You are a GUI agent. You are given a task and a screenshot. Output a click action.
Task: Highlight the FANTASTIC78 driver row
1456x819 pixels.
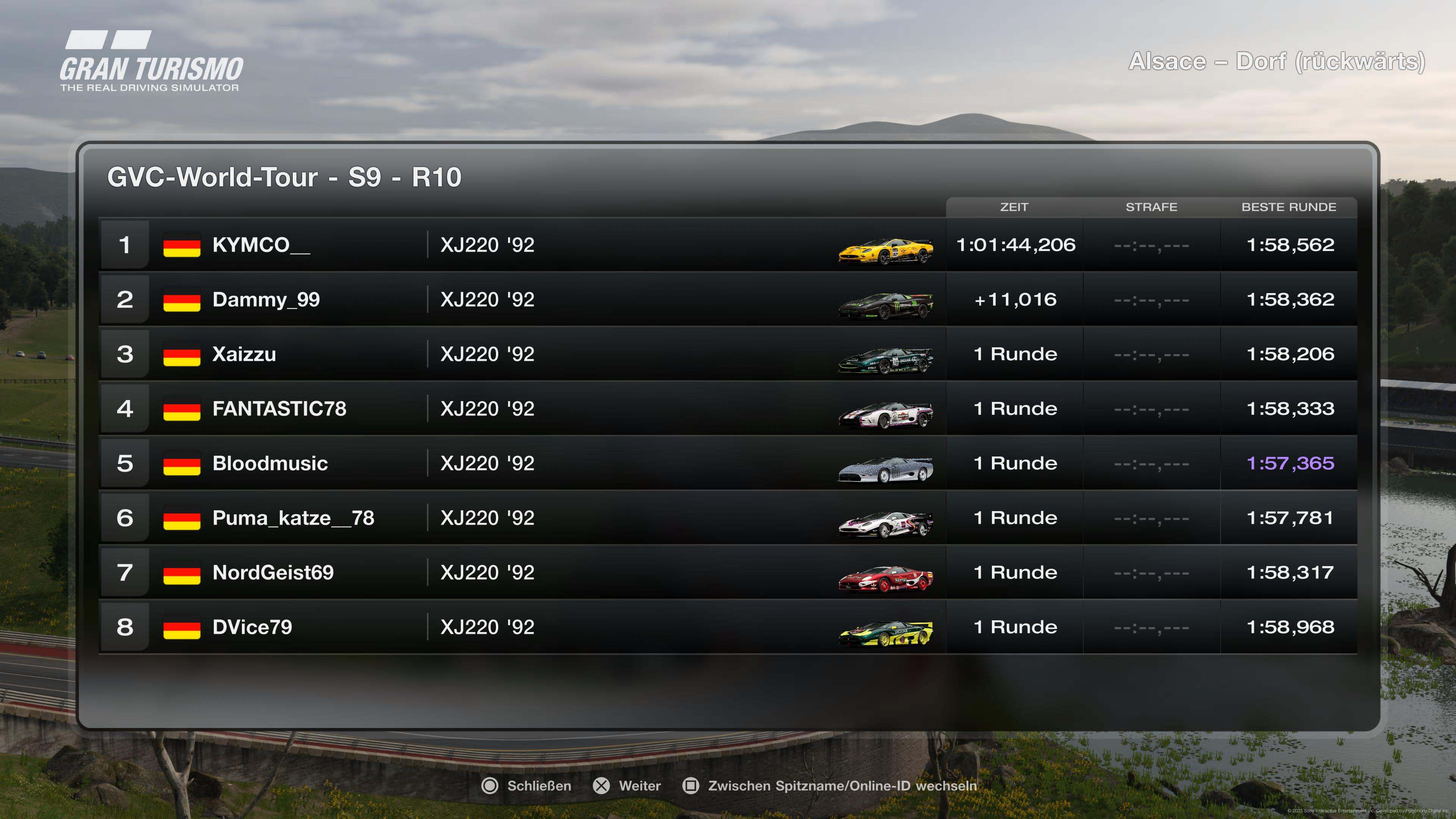pos(279,409)
